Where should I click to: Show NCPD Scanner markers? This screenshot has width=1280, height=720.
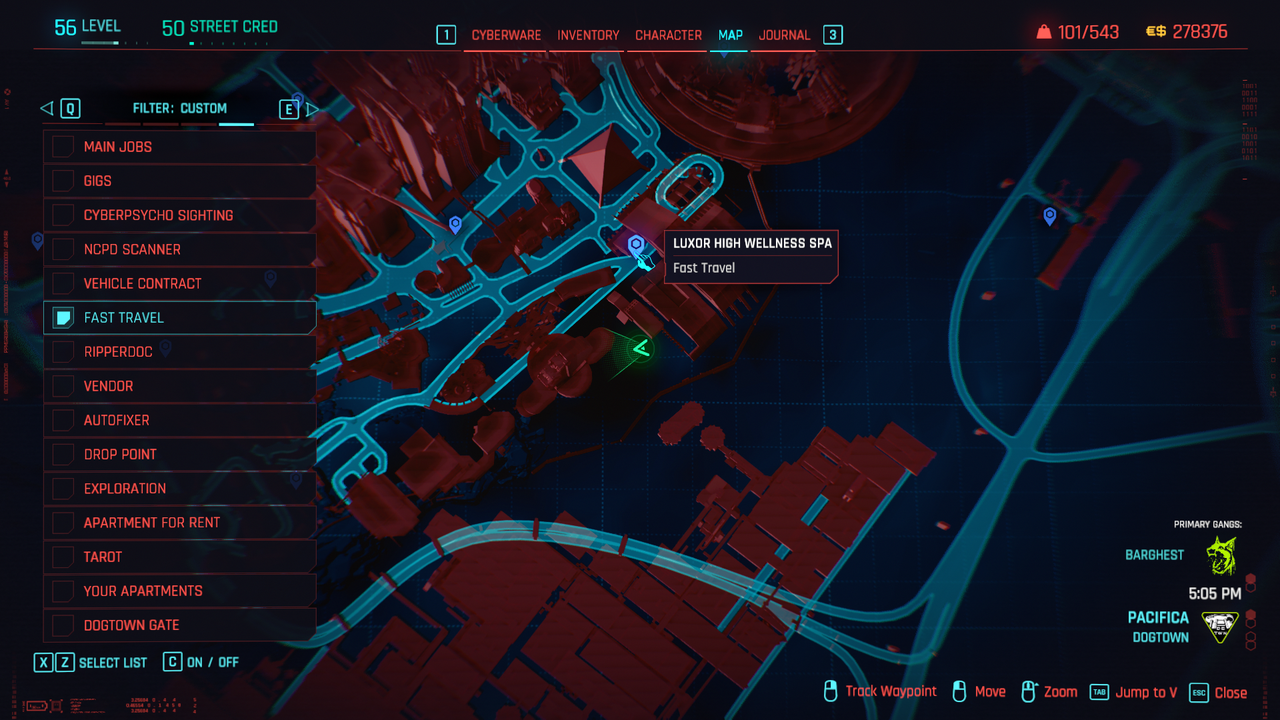click(63, 249)
